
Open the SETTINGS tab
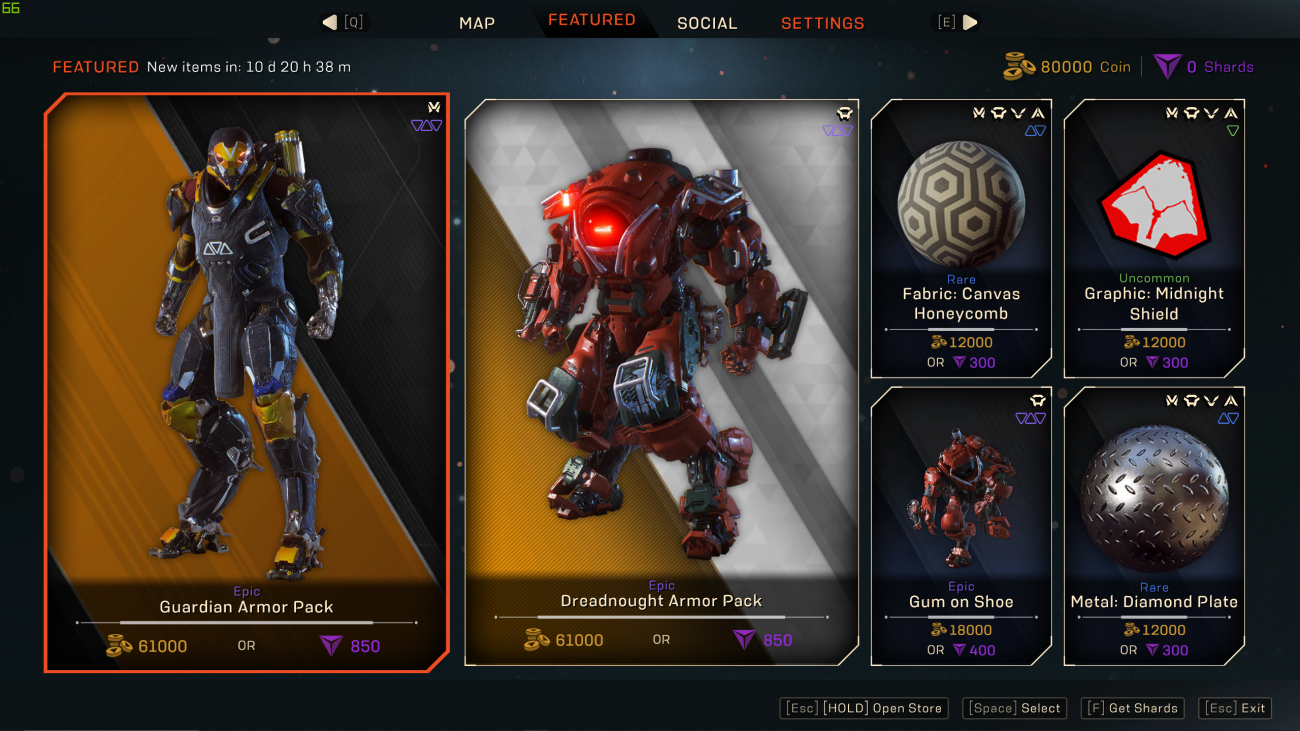(822, 21)
